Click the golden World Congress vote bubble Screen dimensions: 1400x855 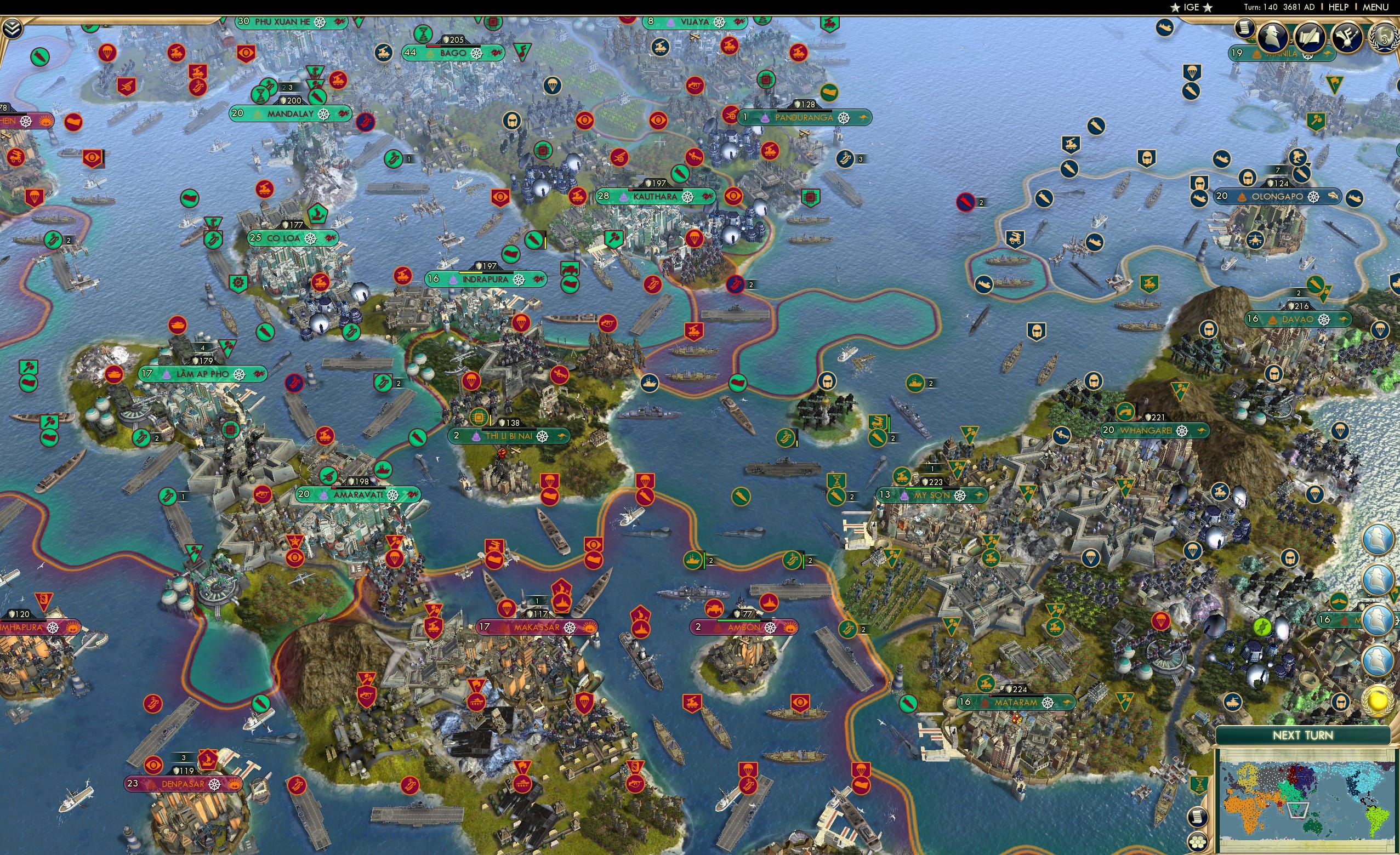coord(1378,701)
